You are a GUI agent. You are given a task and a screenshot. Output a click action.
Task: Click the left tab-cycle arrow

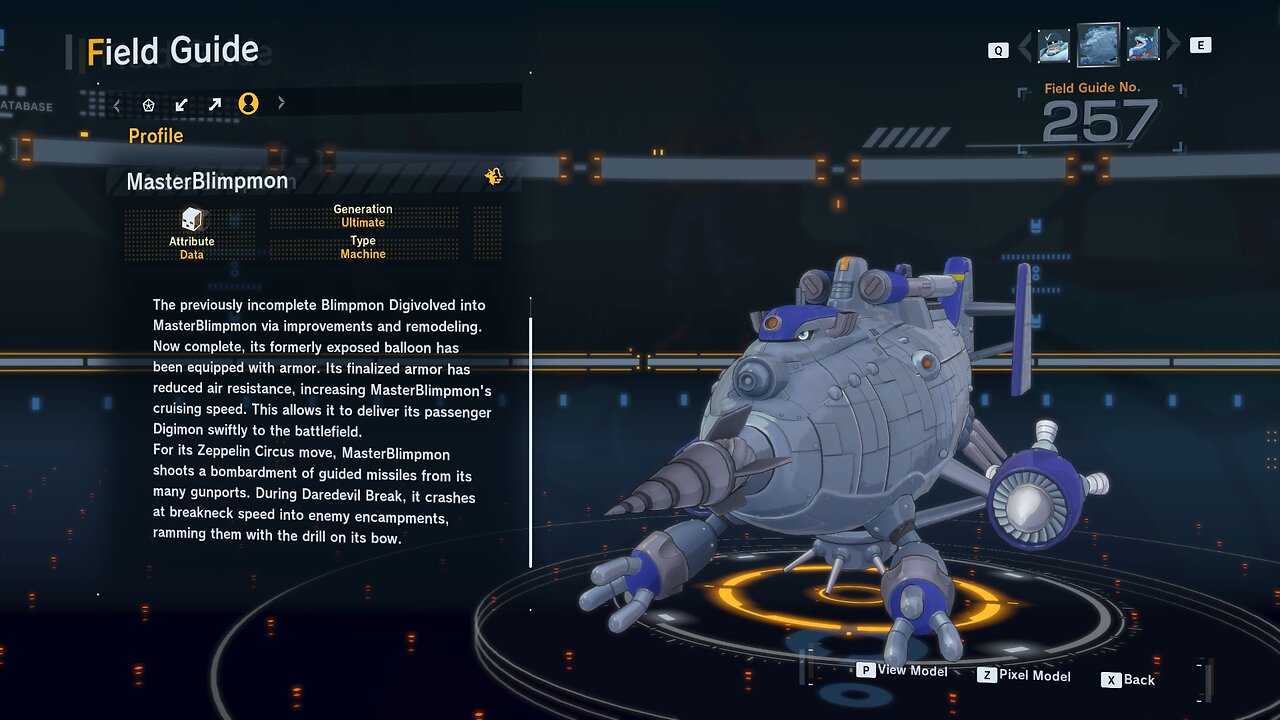pyautogui.click(x=117, y=104)
